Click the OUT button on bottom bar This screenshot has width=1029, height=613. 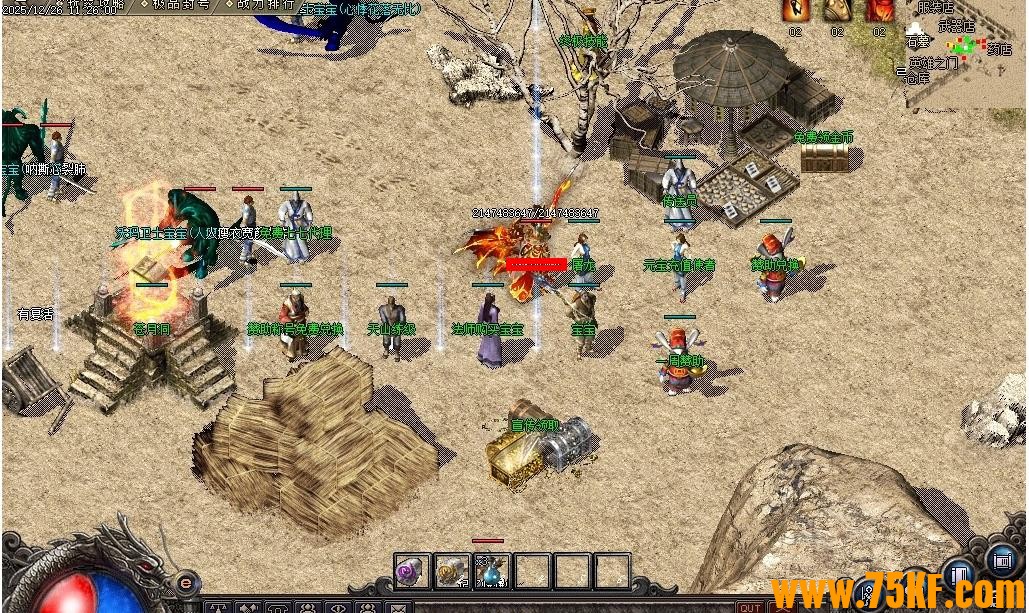click(x=749, y=606)
